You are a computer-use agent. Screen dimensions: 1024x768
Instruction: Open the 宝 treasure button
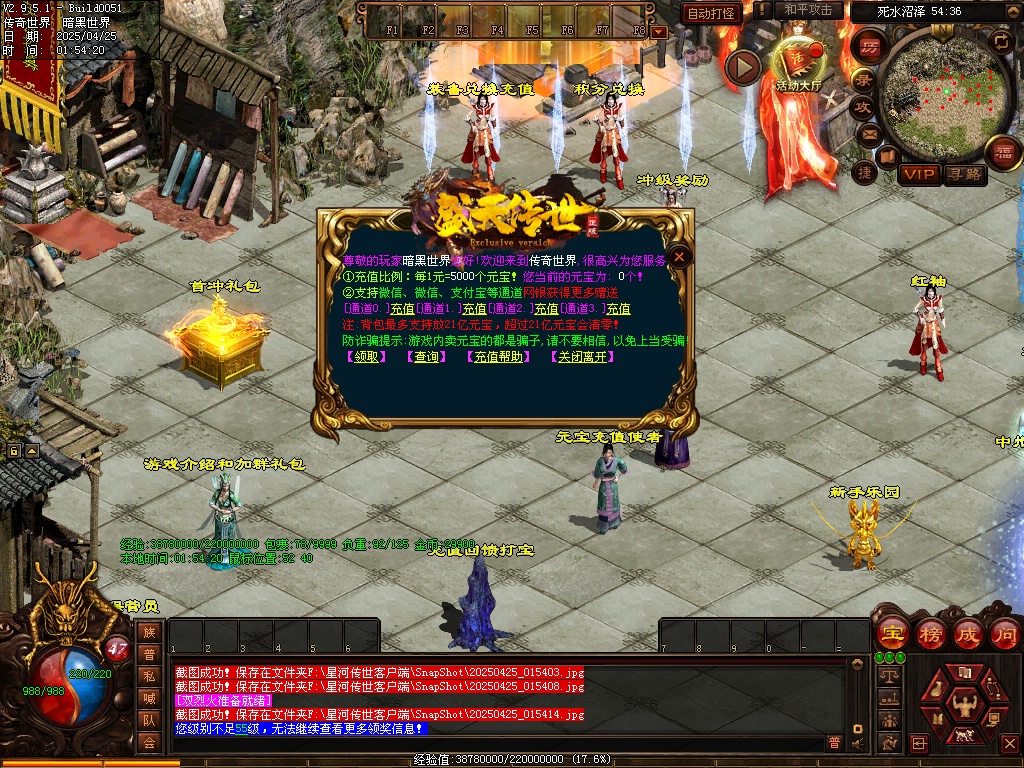[891, 633]
